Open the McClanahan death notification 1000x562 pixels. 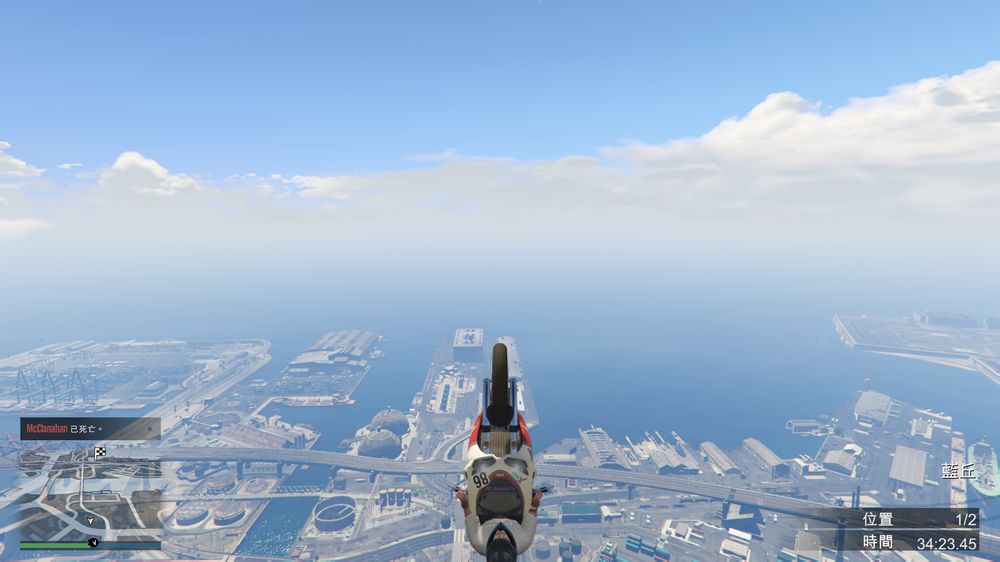coord(90,428)
